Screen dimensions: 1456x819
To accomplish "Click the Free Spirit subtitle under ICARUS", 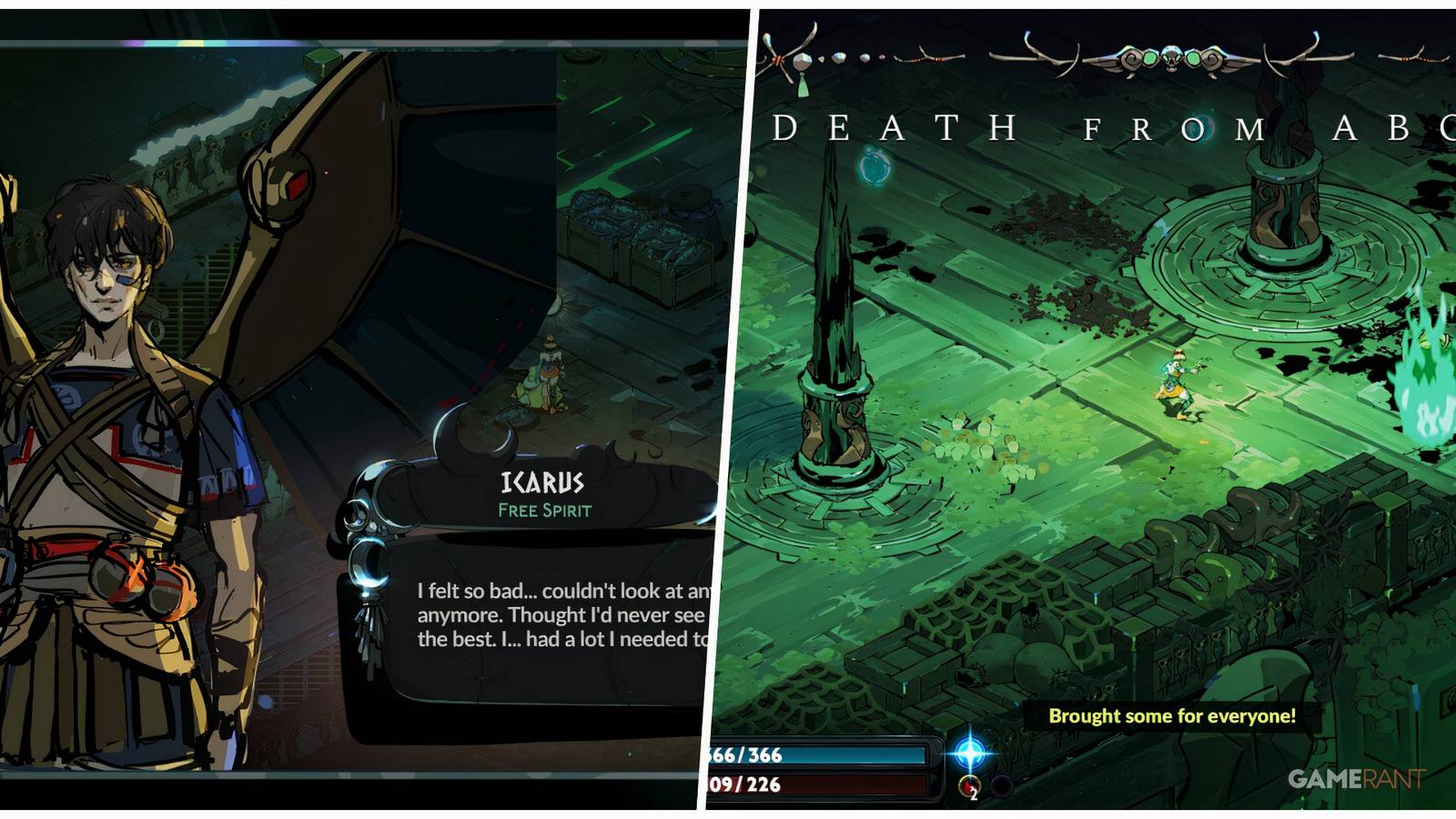I will 543,511.
